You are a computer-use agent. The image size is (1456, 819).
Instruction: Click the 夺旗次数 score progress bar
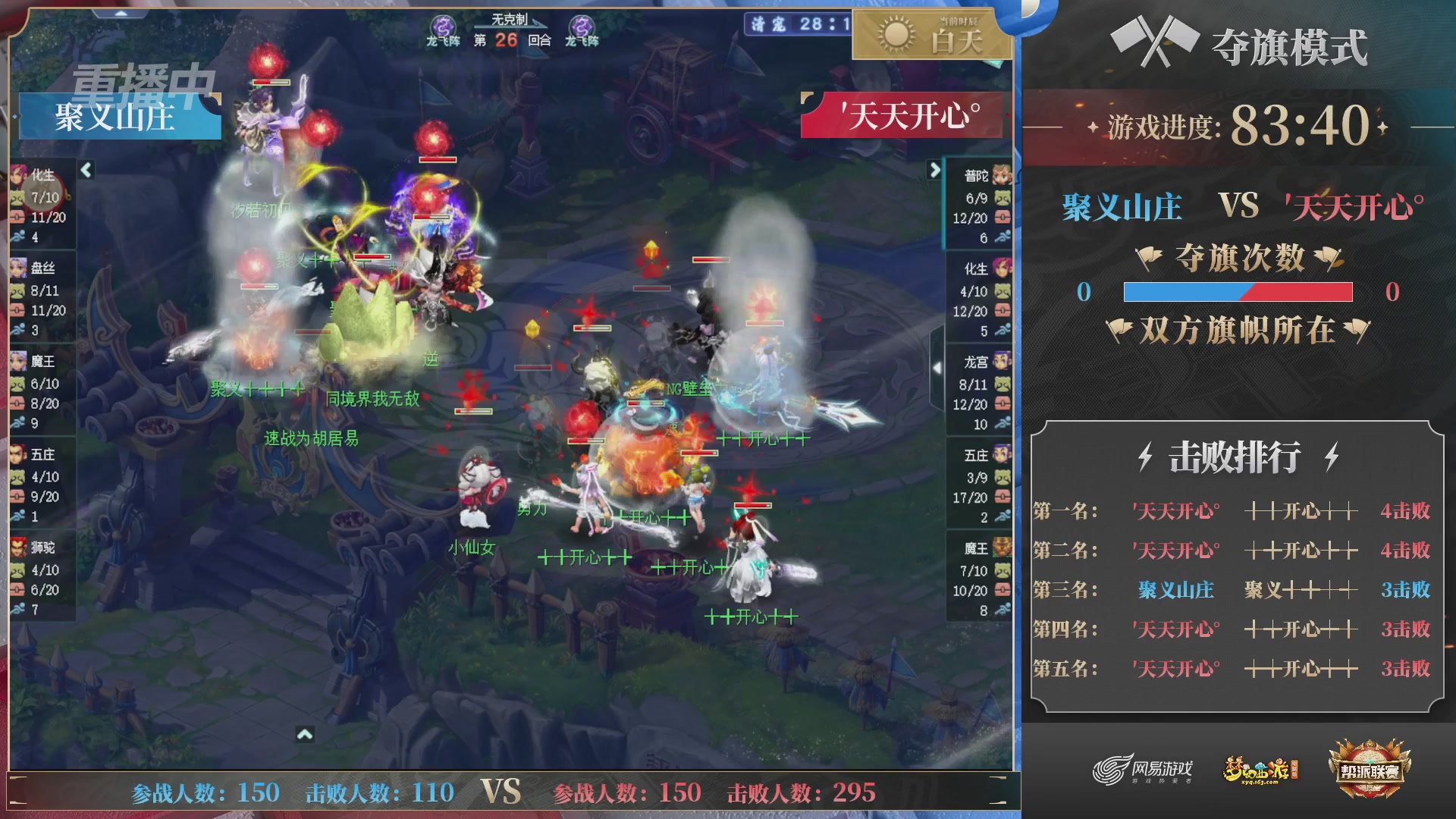[x=1238, y=290]
